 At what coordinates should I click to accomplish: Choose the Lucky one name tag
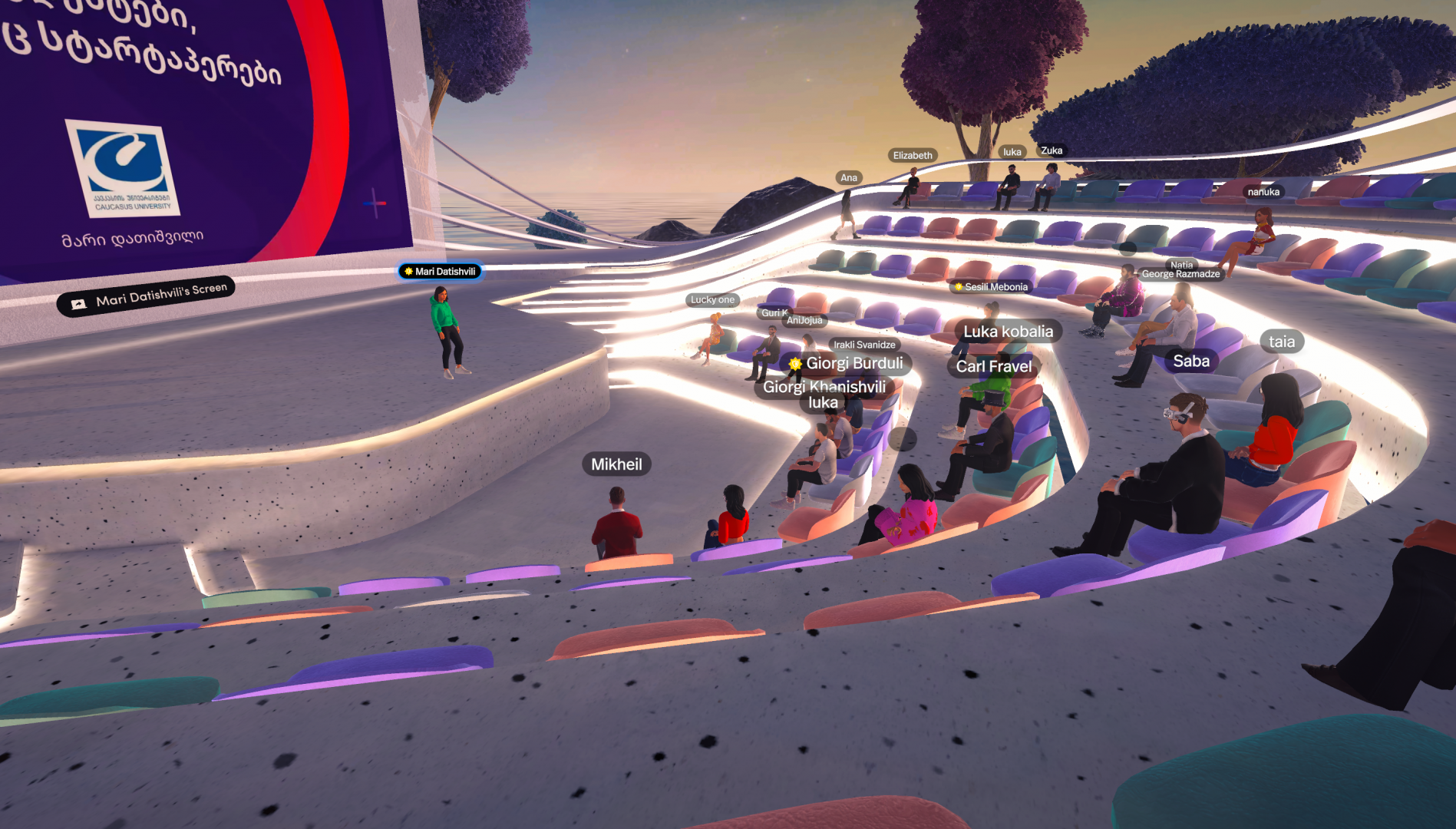coord(712,300)
